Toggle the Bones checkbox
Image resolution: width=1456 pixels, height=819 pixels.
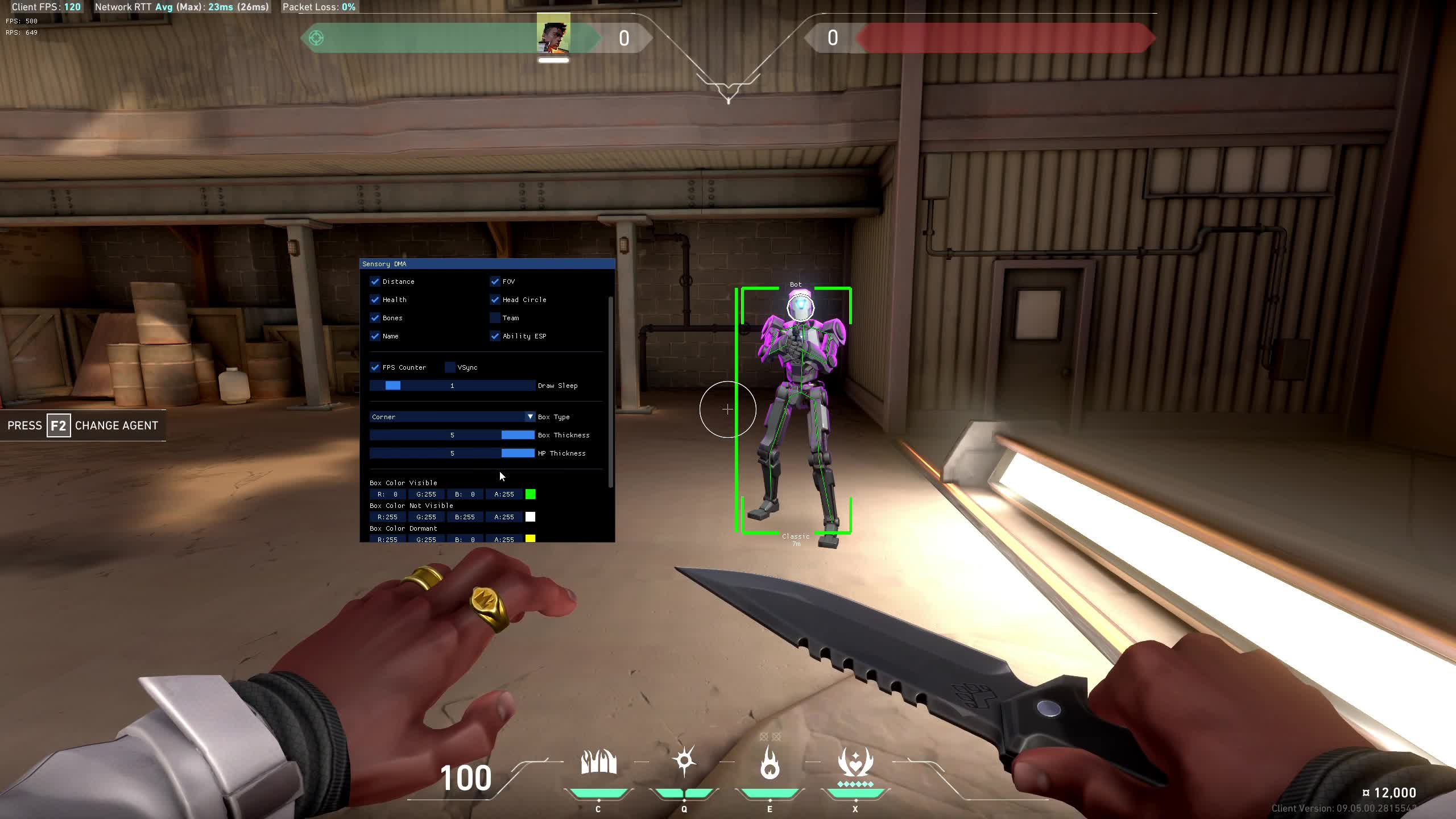click(x=375, y=318)
